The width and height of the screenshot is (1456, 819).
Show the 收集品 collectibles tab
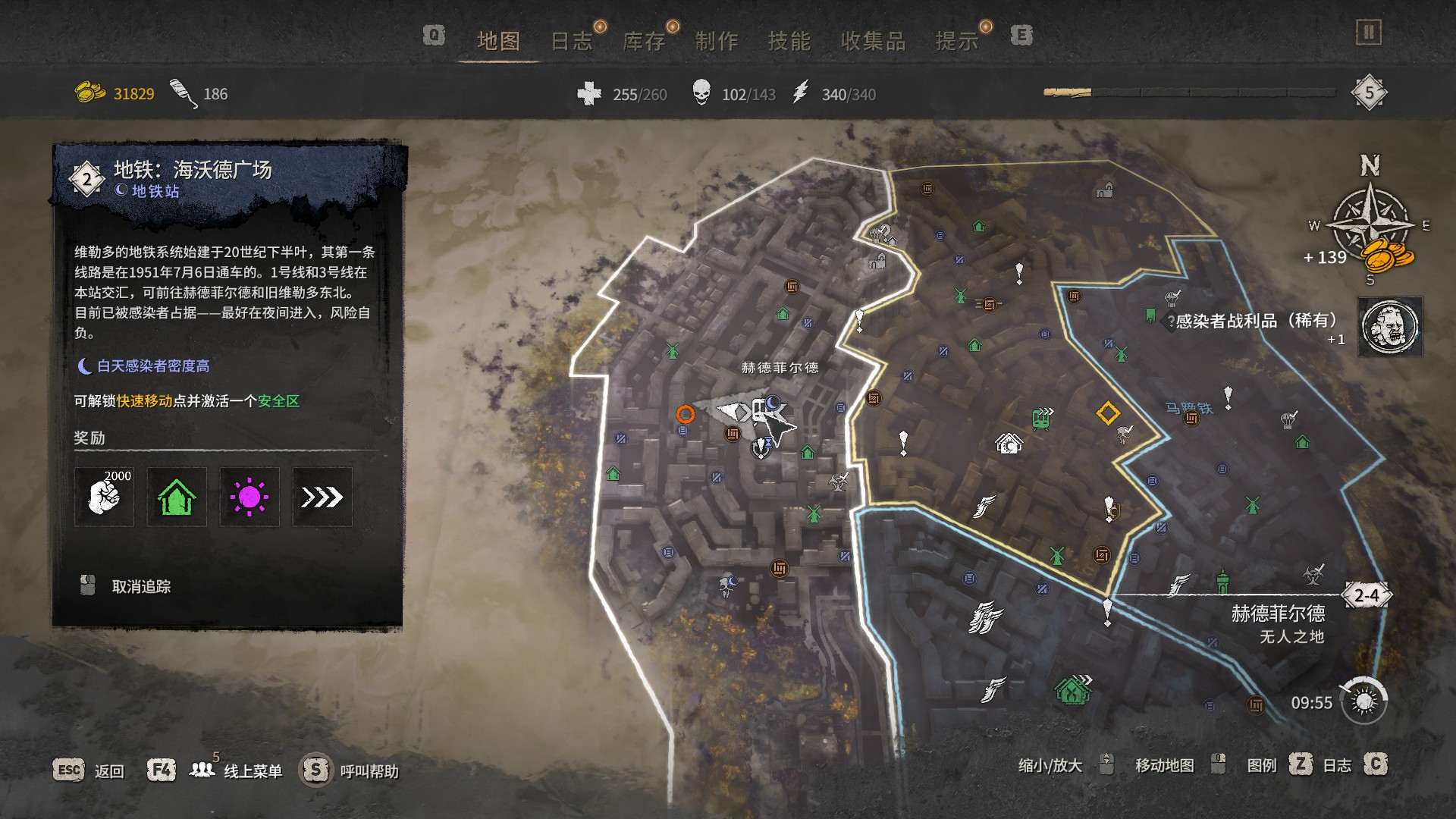(874, 41)
